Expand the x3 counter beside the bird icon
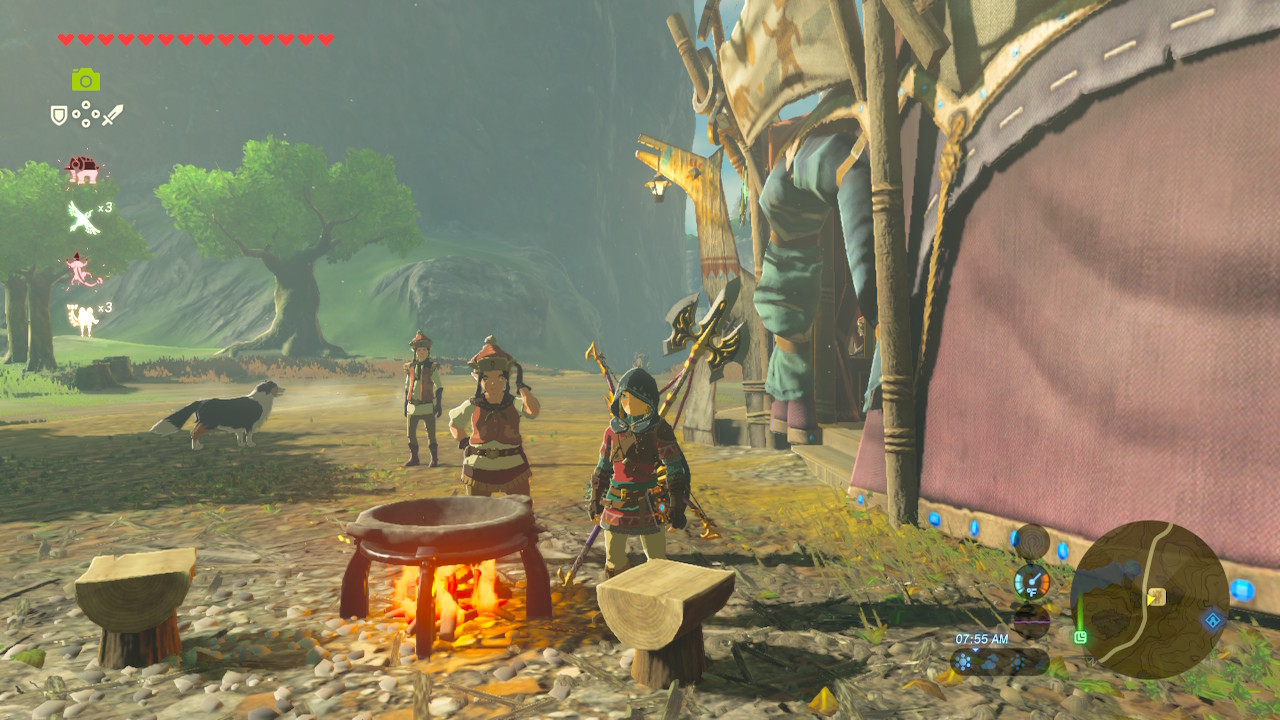The width and height of the screenshot is (1280, 720). point(103,208)
